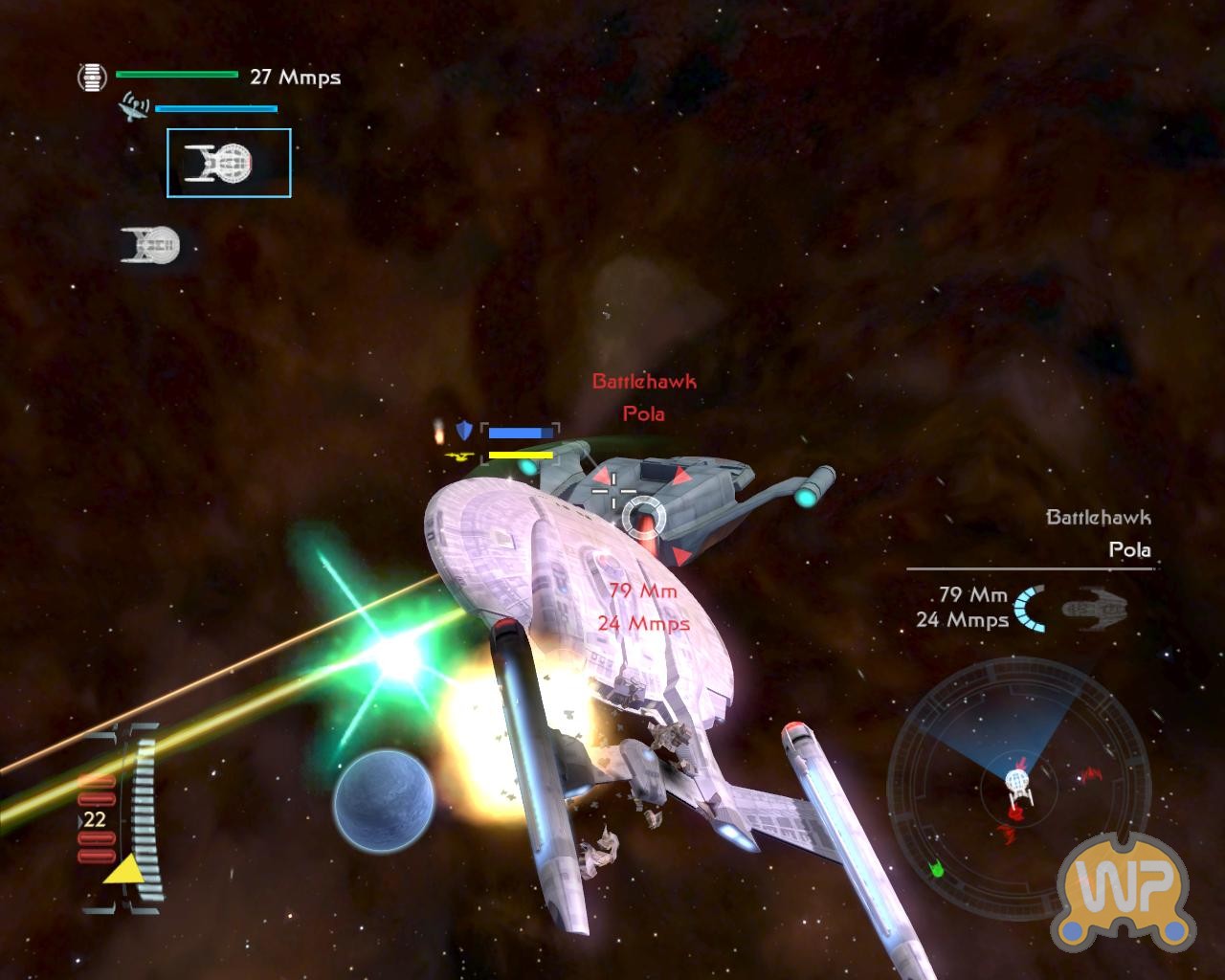This screenshot has width=1225, height=980.
Task: Click the blue shield icon above the ship
Action: (x=464, y=430)
